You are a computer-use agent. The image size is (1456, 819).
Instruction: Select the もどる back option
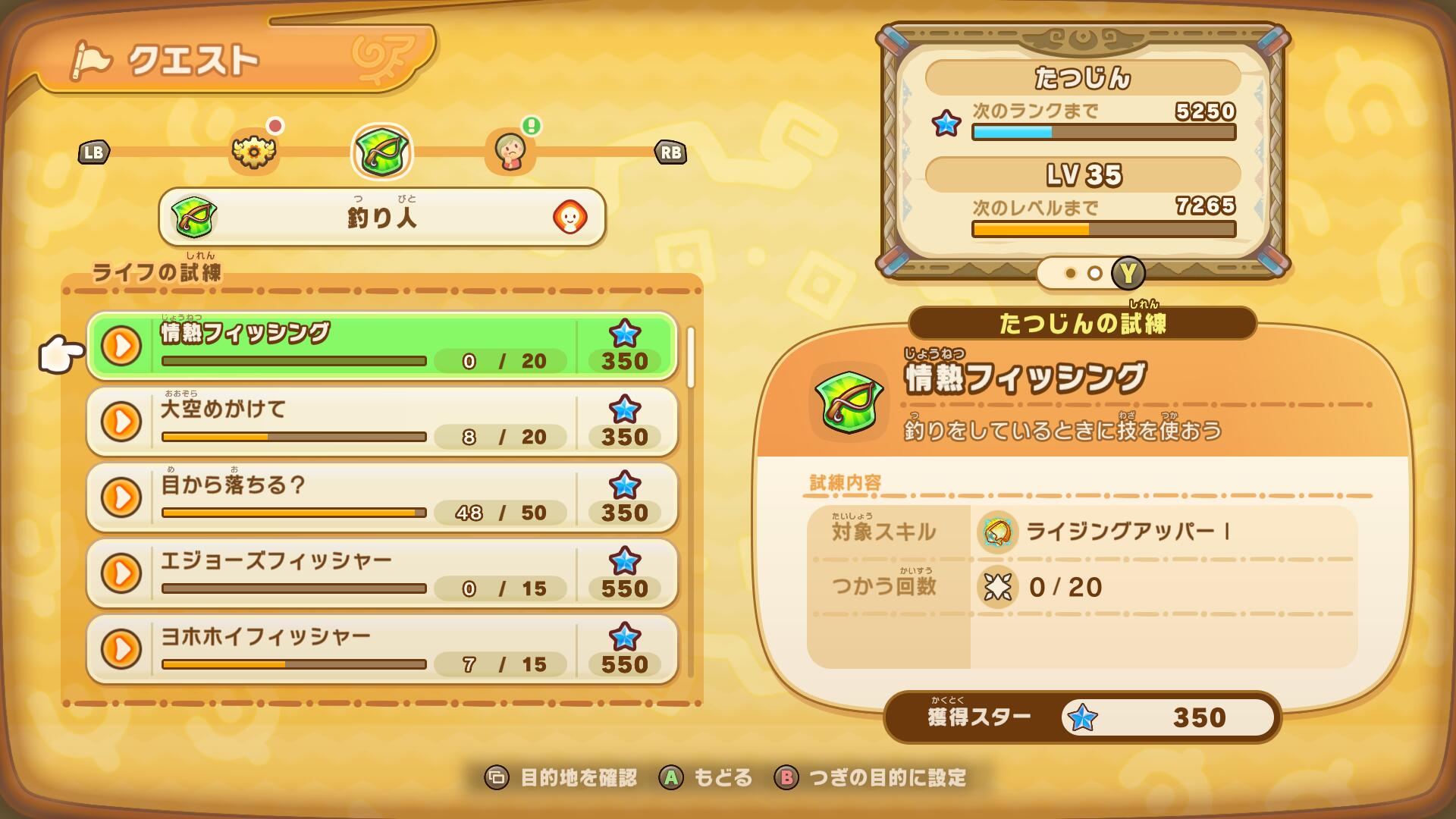[705, 777]
